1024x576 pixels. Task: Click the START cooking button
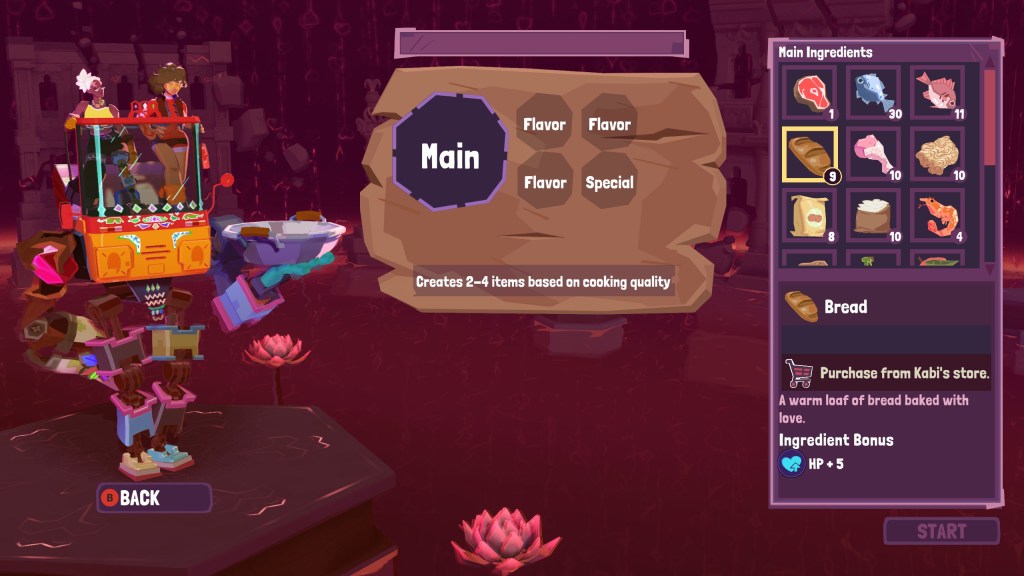[x=941, y=531]
